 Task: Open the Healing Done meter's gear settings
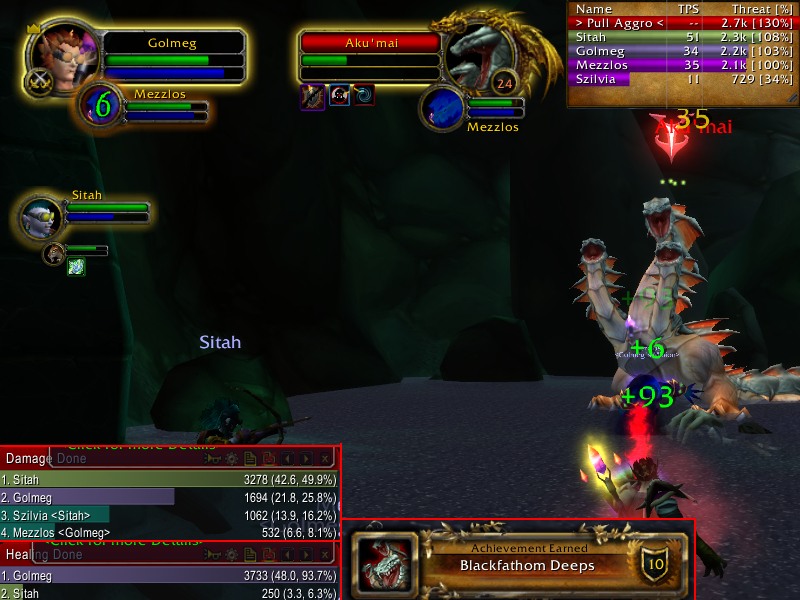pos(231,555)
